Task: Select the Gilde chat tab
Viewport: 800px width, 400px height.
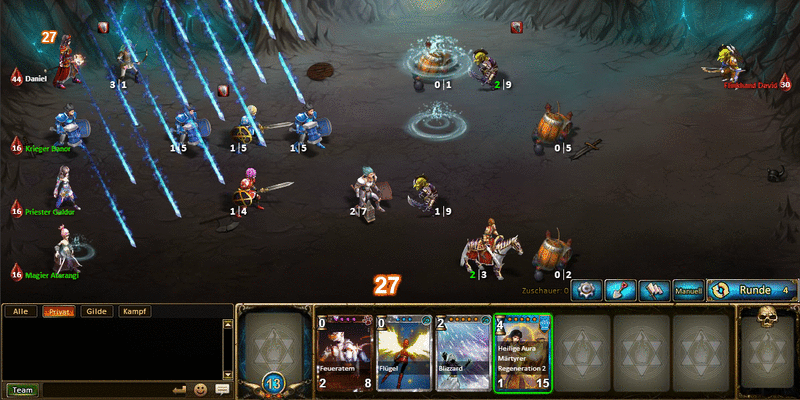Action: [x=95, y=312]
